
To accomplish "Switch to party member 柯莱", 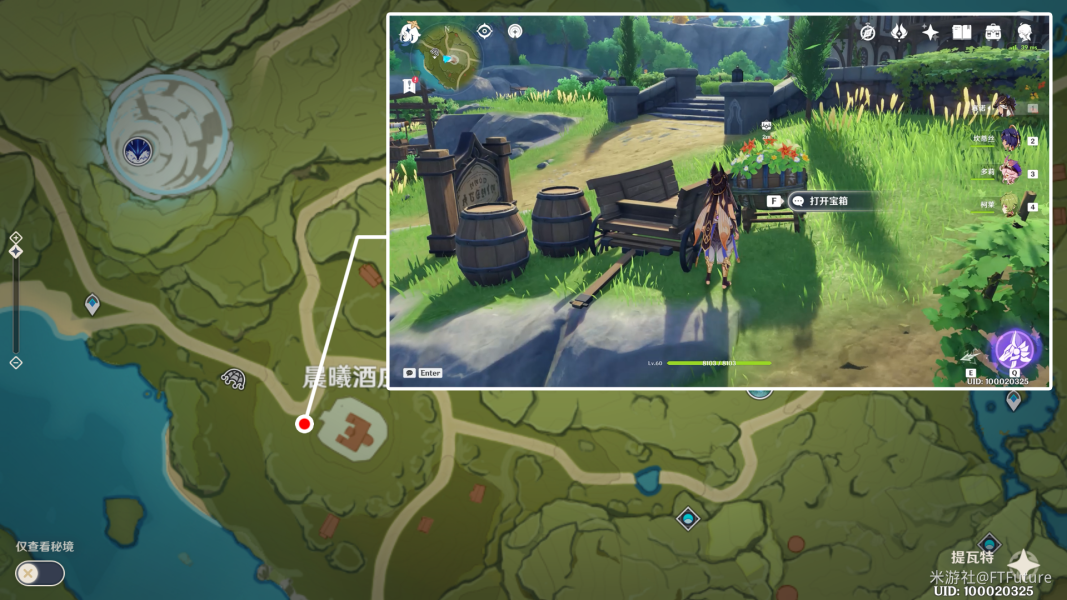I will [1010, 206].
